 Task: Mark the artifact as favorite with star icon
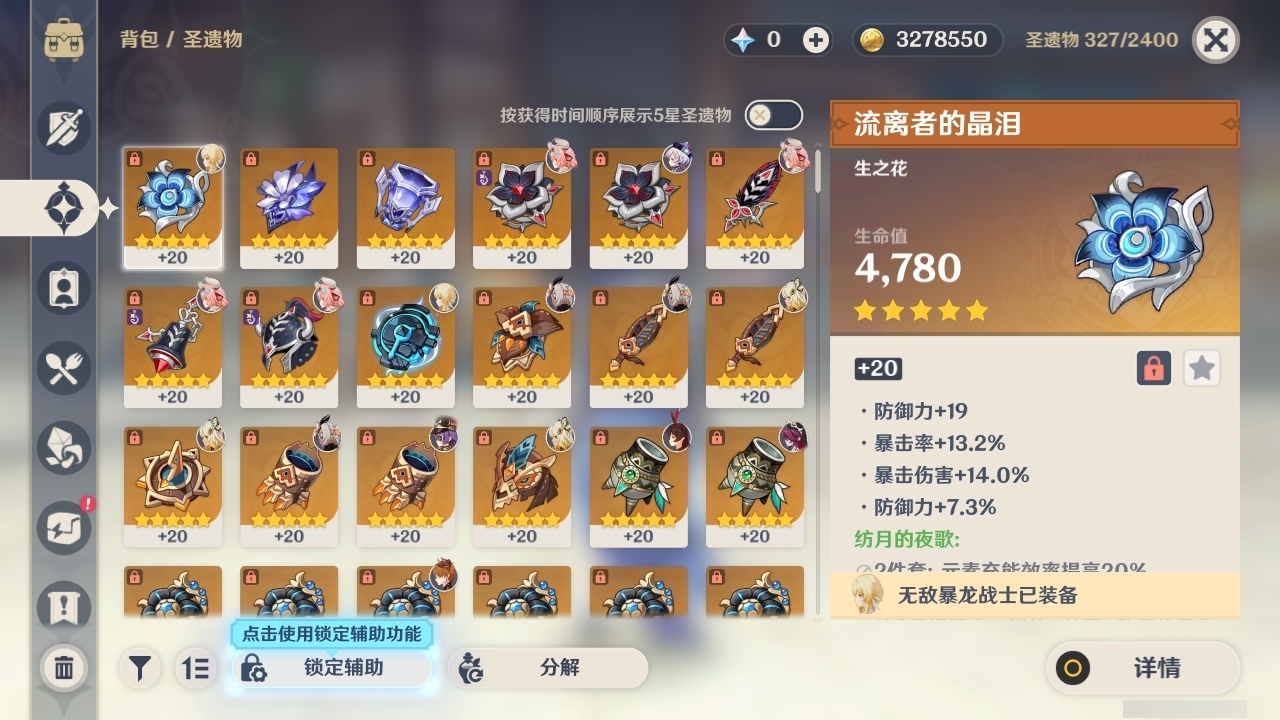(1201, 368)
